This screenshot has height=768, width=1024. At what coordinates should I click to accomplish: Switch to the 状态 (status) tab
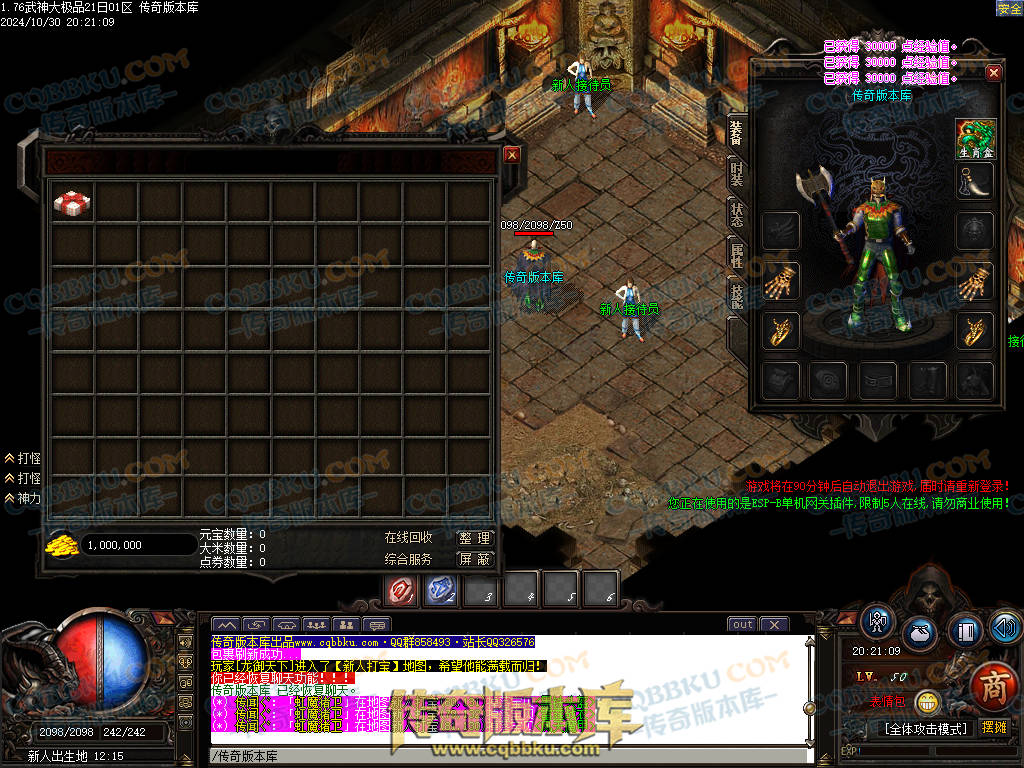point(736,212)
